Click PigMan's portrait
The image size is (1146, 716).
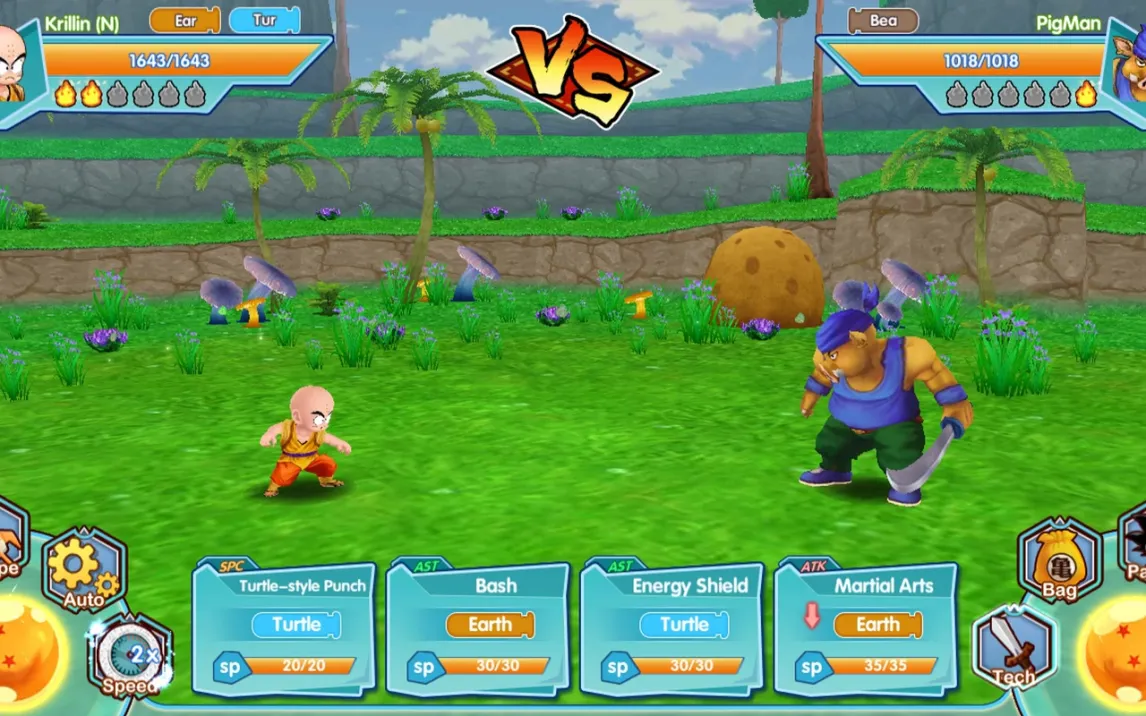tap(1130, 65)
